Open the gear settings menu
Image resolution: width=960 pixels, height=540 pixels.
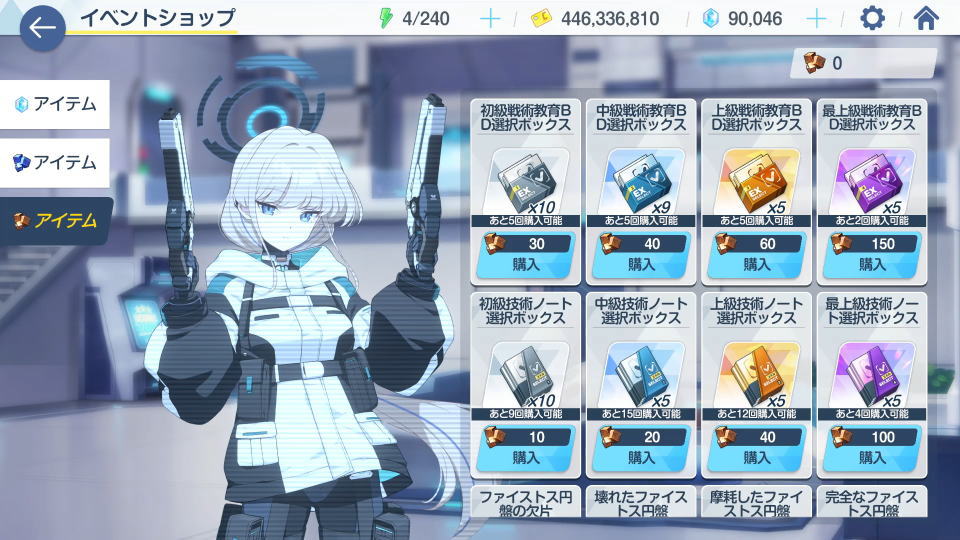coord(873,19)
